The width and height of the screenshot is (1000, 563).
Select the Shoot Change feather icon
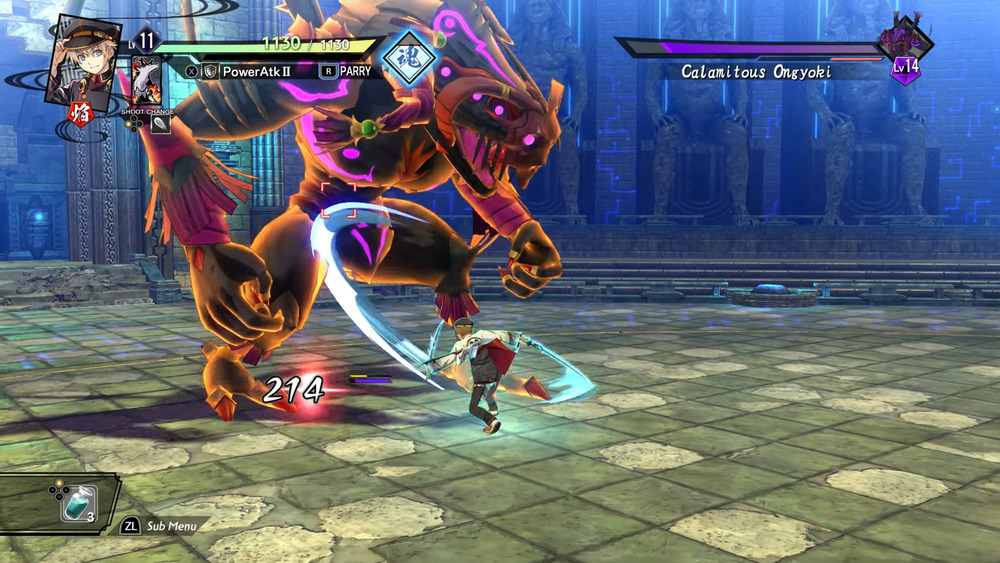(x=160, y=125)
